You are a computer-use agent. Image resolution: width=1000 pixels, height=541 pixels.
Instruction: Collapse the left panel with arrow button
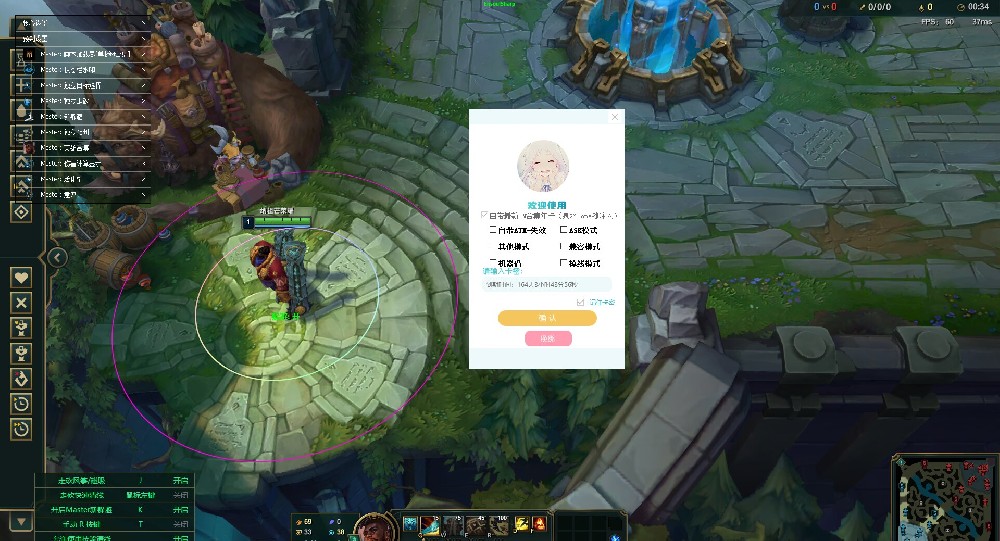[x=58, y=257]
